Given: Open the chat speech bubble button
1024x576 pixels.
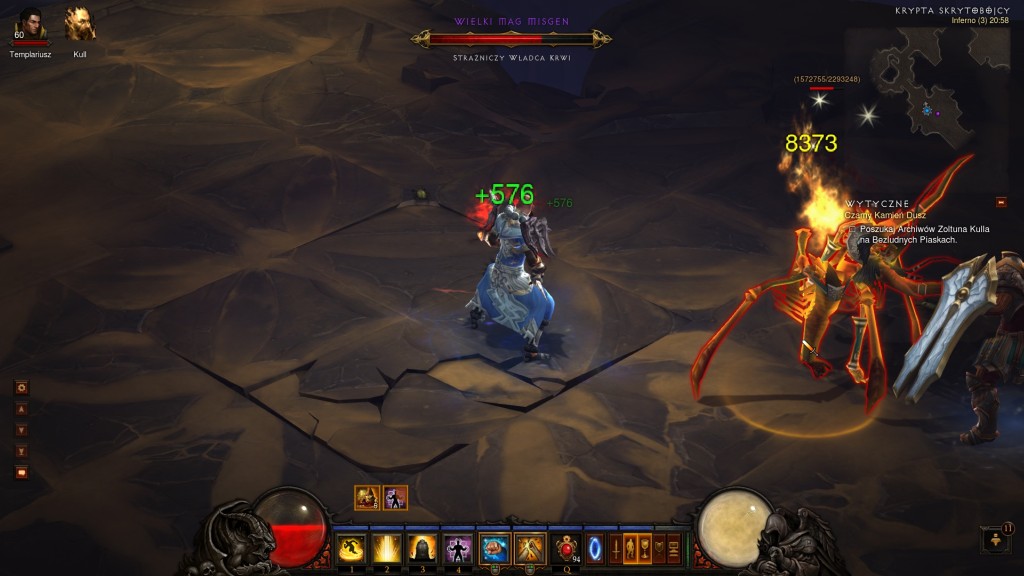Looking at the screenshot, I should tap(21, 472).
